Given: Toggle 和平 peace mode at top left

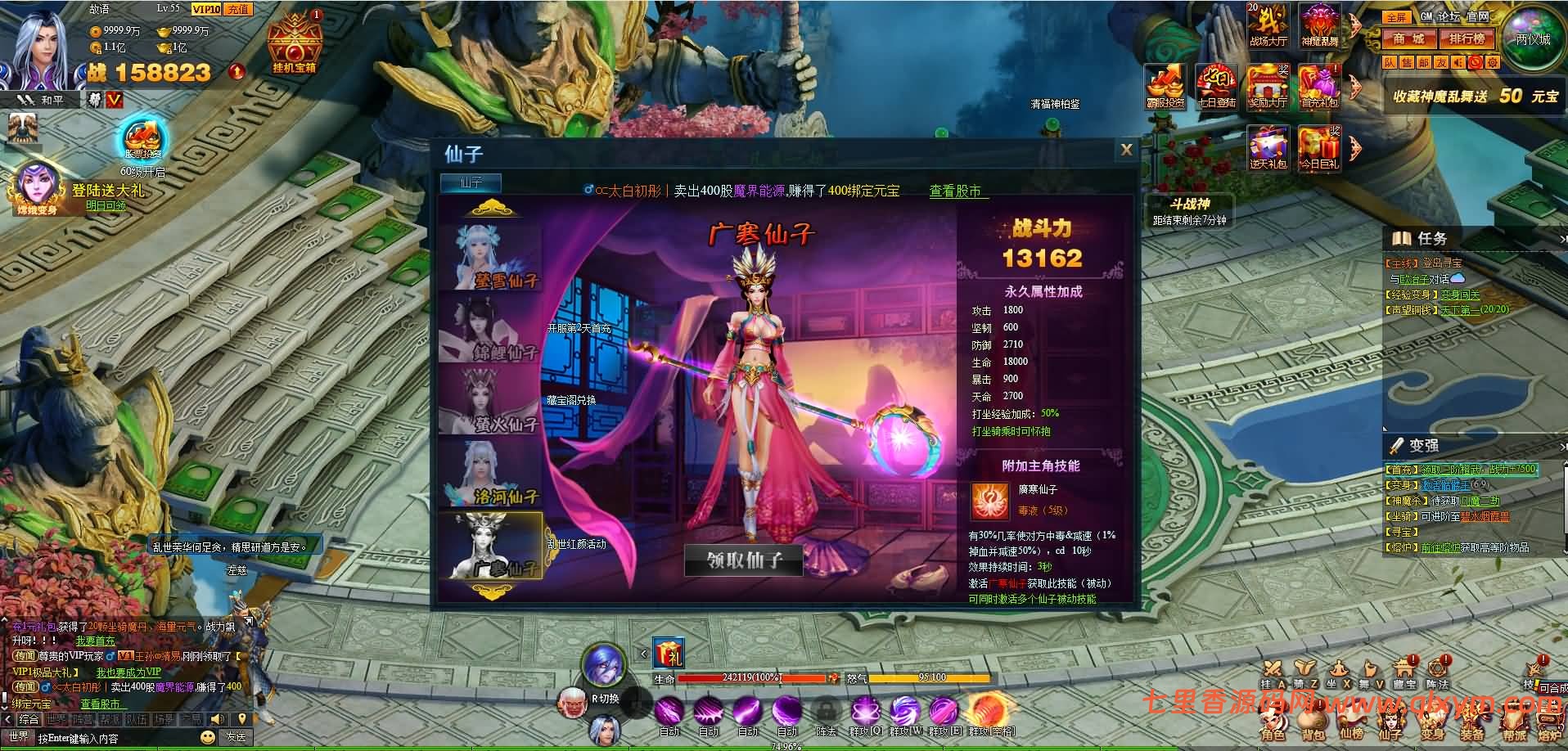Looking at the screenshot, I should tap(39, 98).
